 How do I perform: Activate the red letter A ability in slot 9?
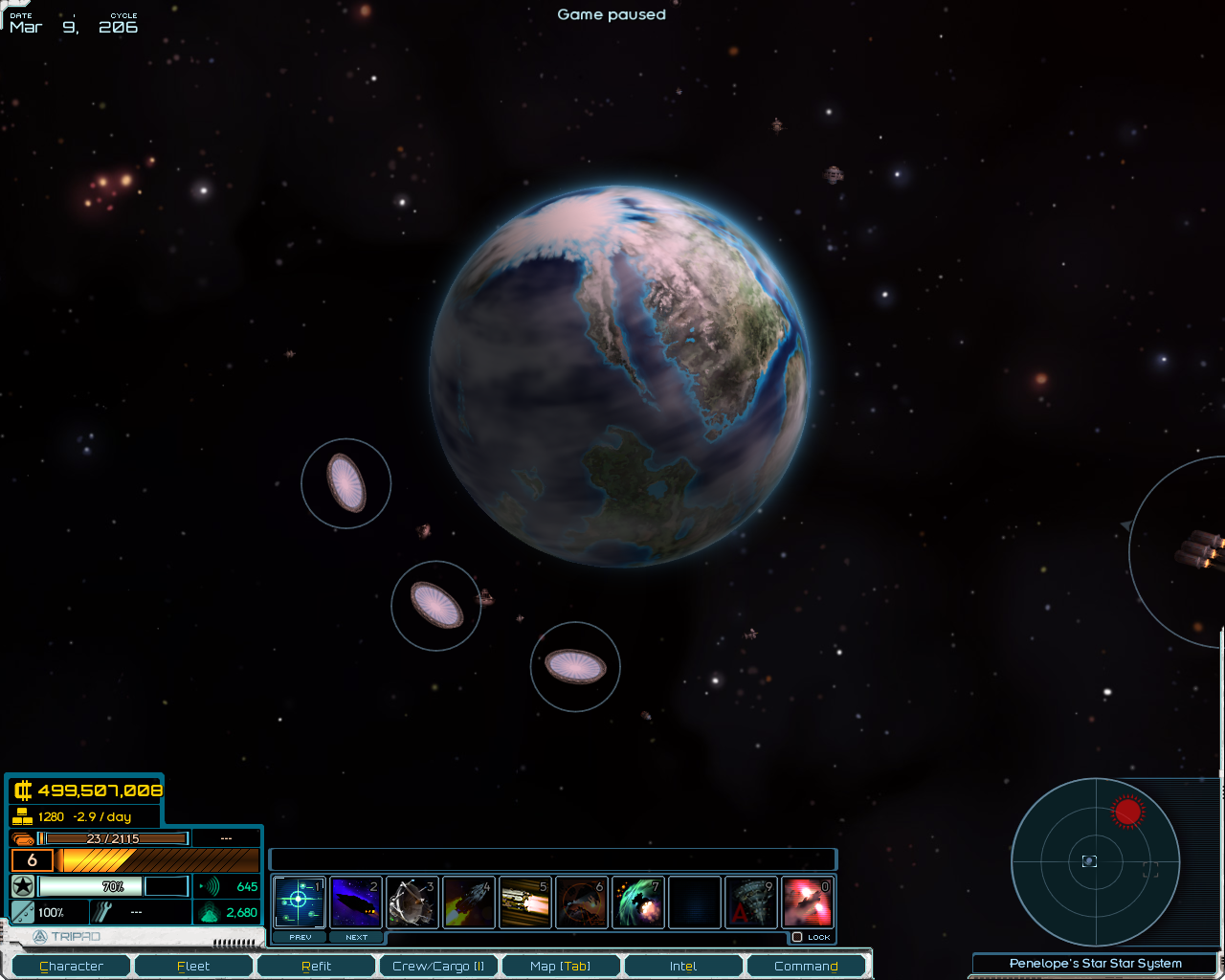pyautogui.click(x=750, y=902)
